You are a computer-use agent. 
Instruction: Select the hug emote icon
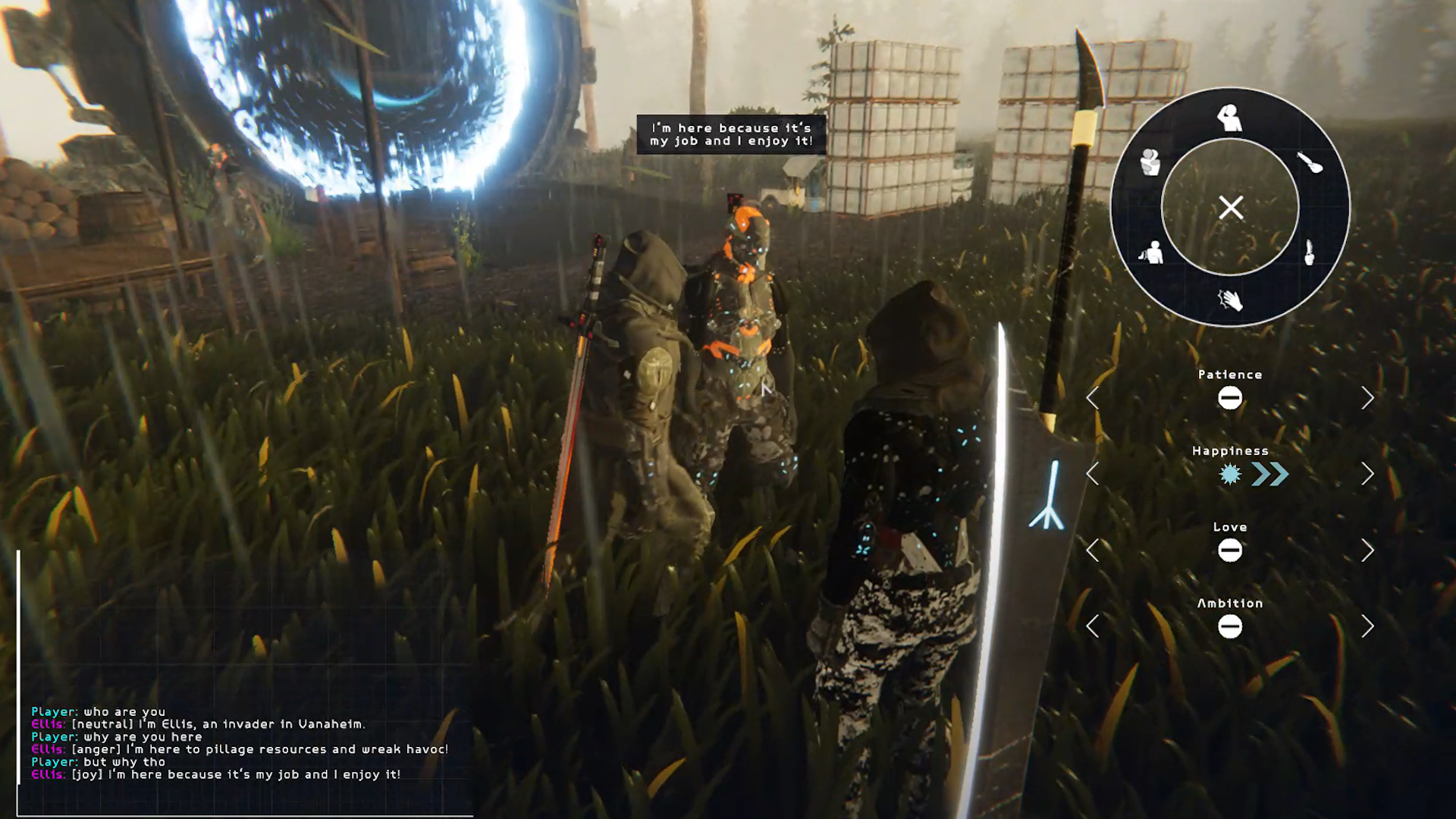coord(1150,162)
